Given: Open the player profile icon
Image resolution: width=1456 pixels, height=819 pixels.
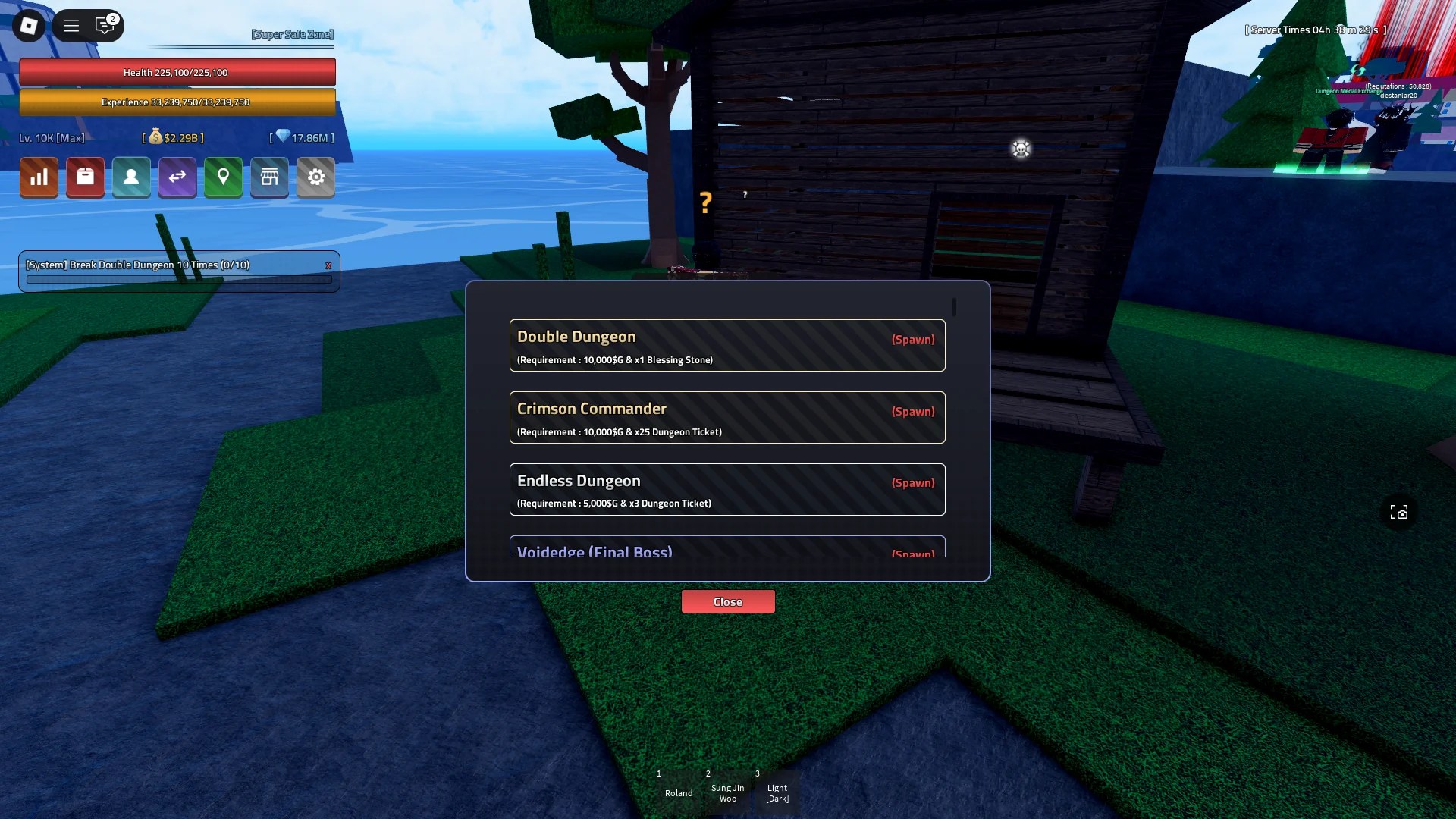Looking at the screenshot, I should point(131,177).
